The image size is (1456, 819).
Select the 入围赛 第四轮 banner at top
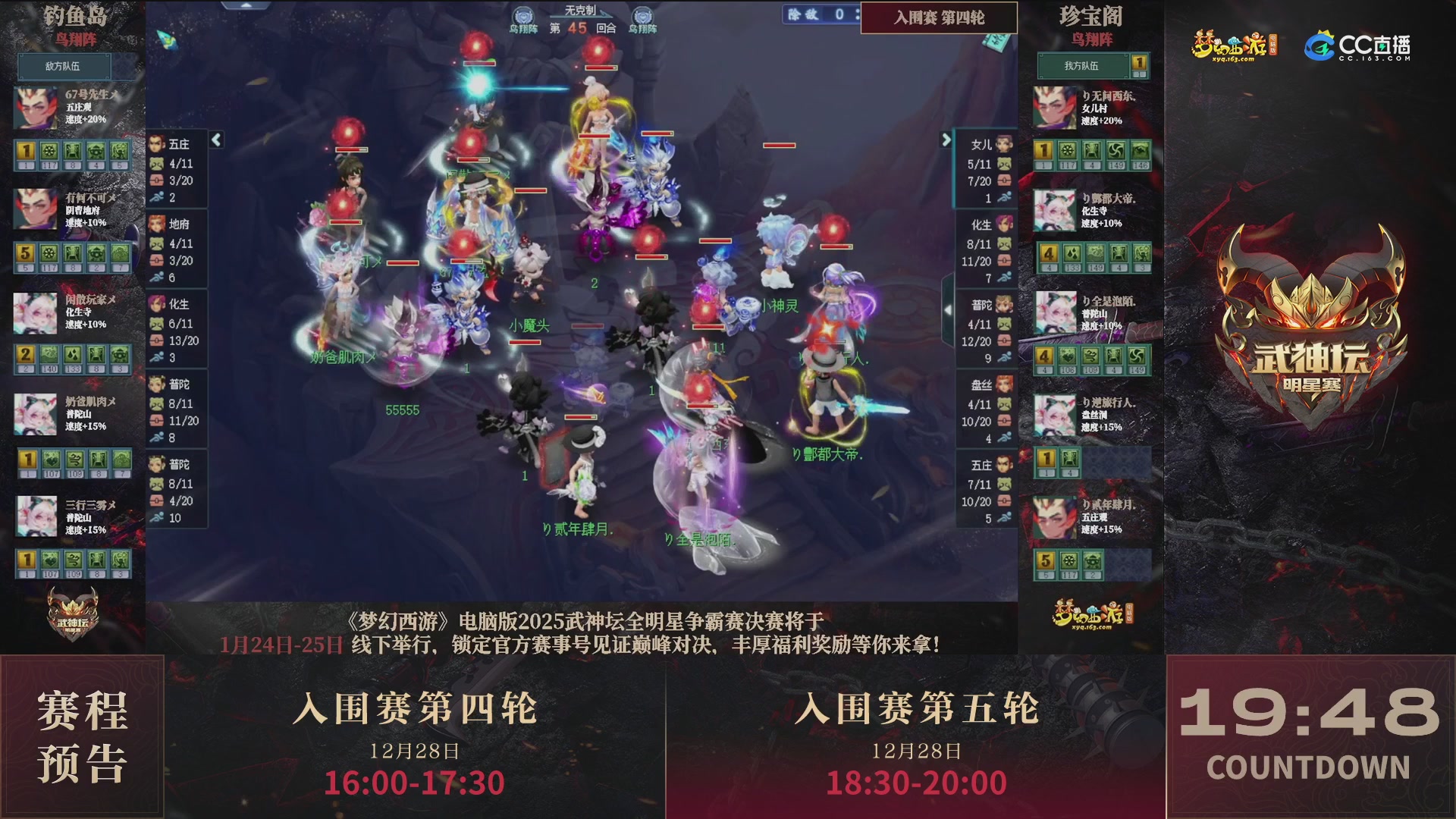point(939,18)
